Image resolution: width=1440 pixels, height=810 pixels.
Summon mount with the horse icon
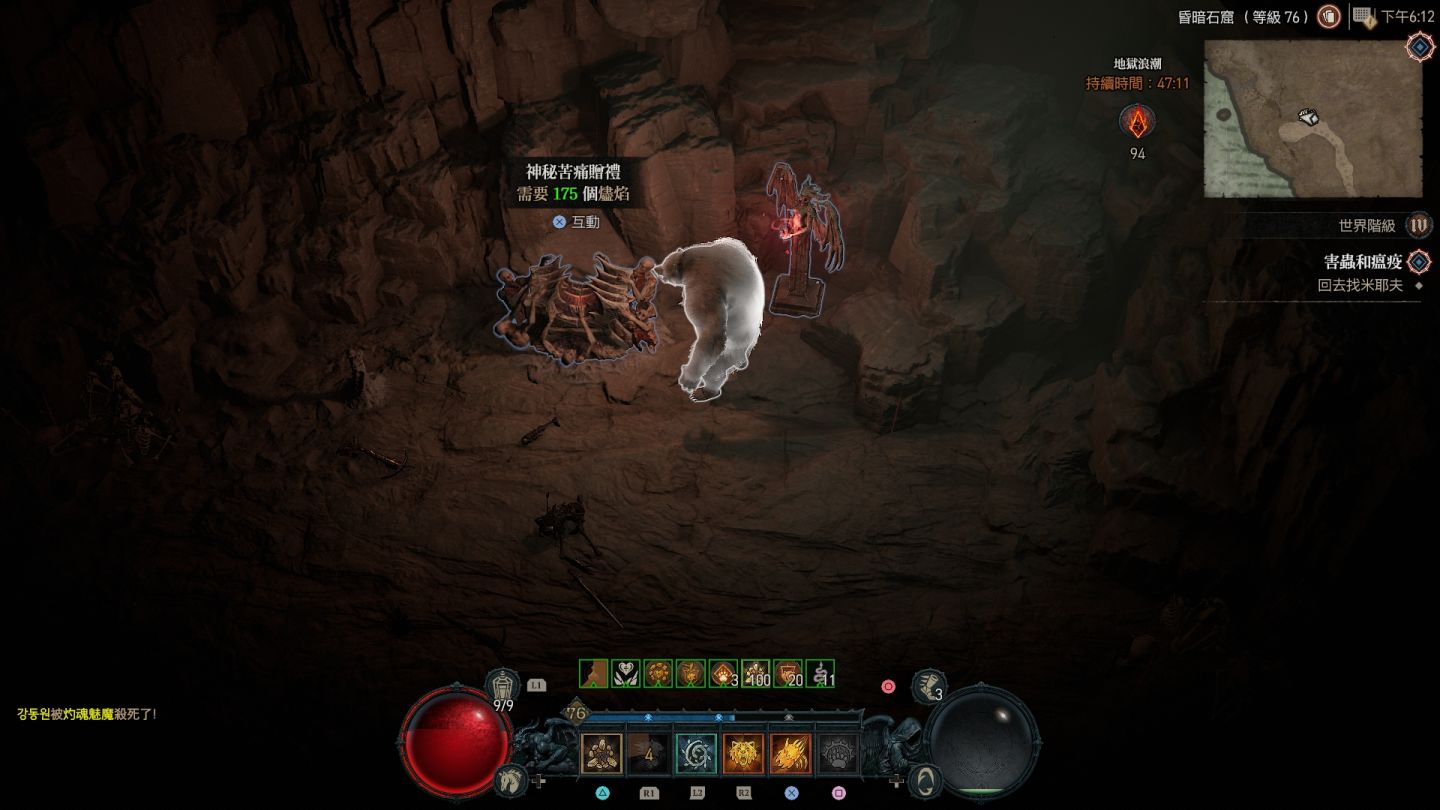click(x=508, y=779)
